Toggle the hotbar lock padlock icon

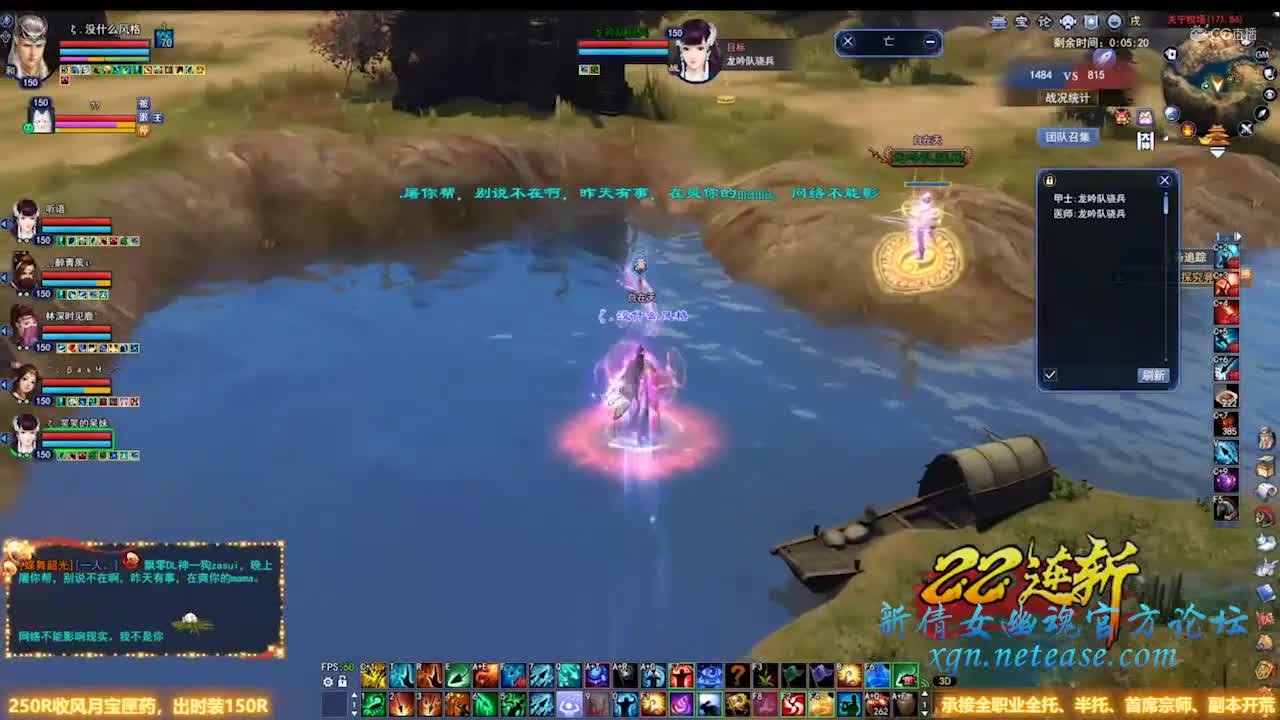tap(343, 681)
